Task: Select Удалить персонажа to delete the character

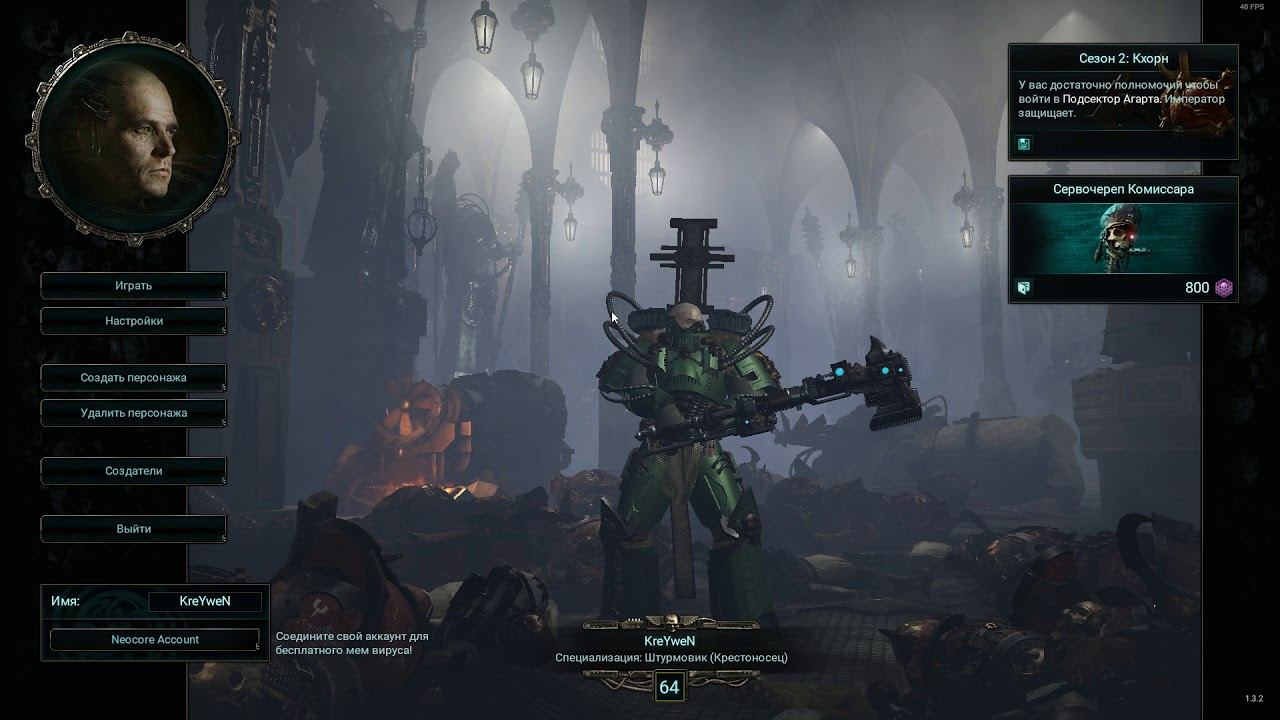Action: coord(133,413)
